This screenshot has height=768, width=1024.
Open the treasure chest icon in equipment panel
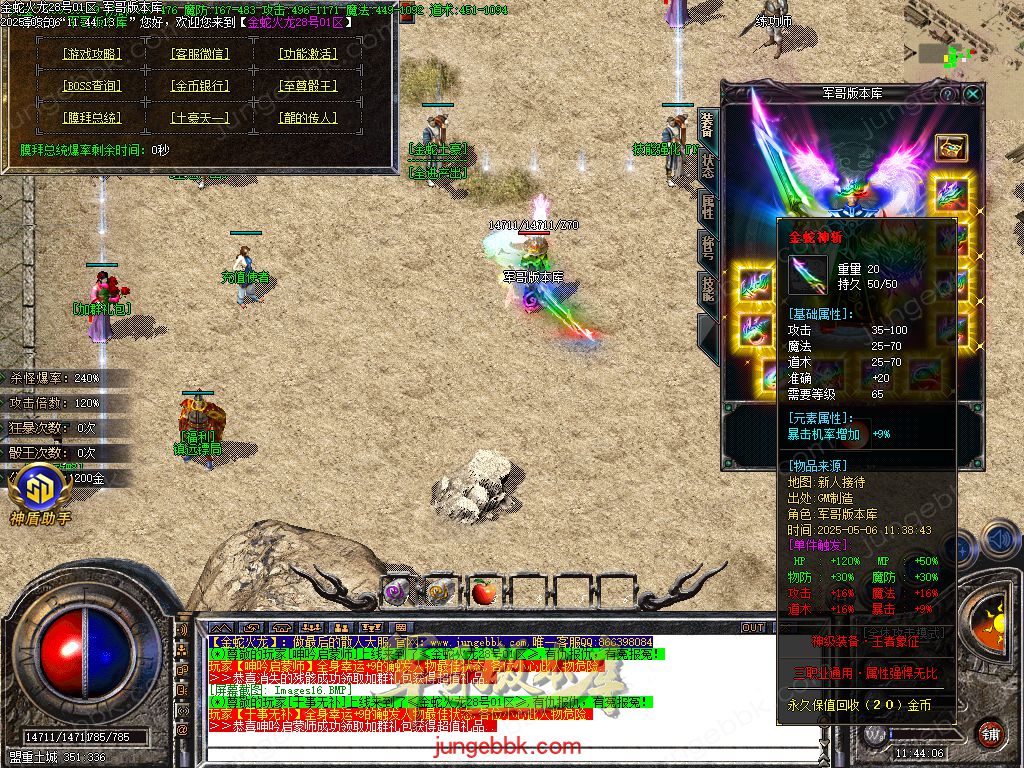[x=951, y=147]
